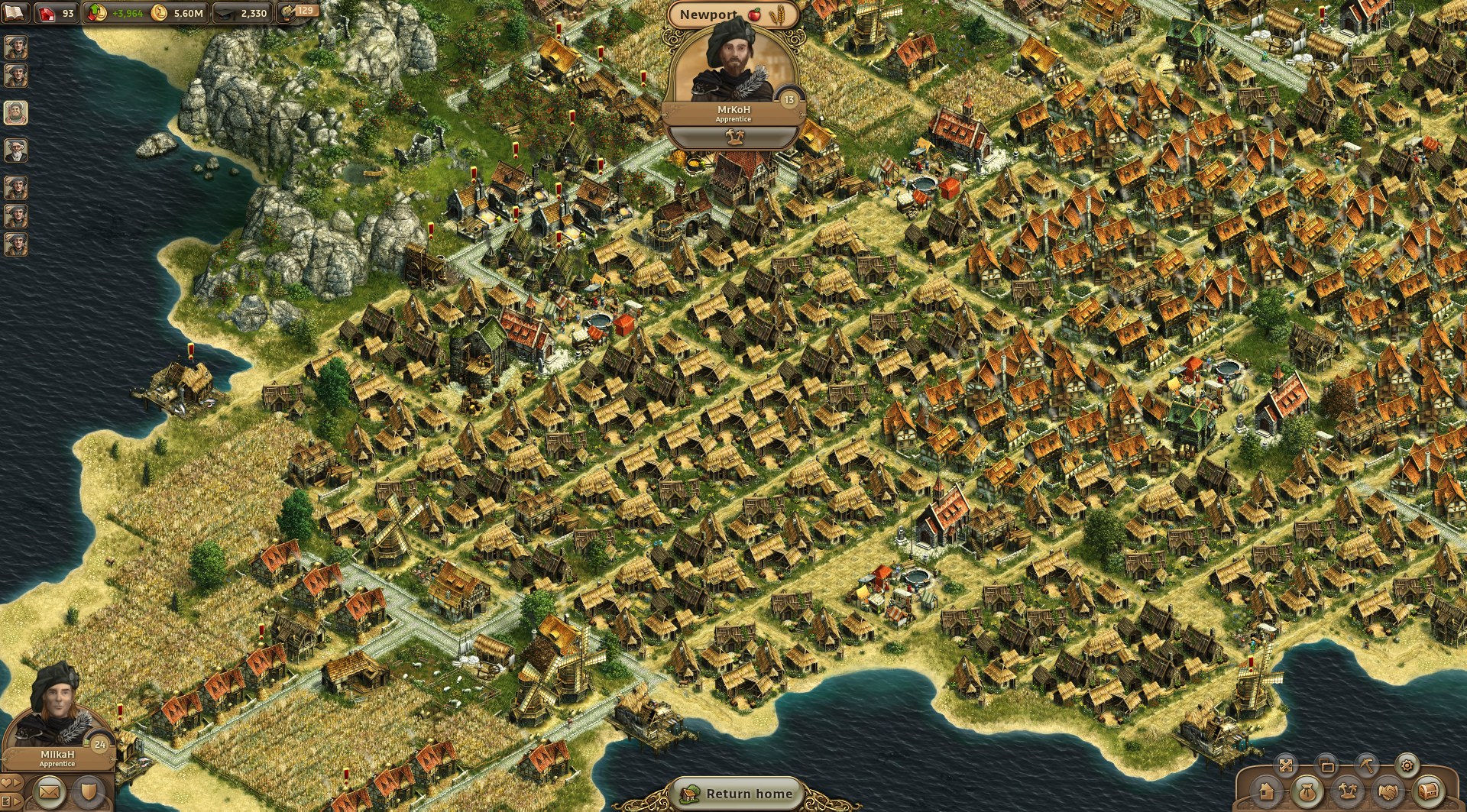Screen dimensions: 1467x812
Task: Open the treasure chest inventory
Action: (1428, 792)
